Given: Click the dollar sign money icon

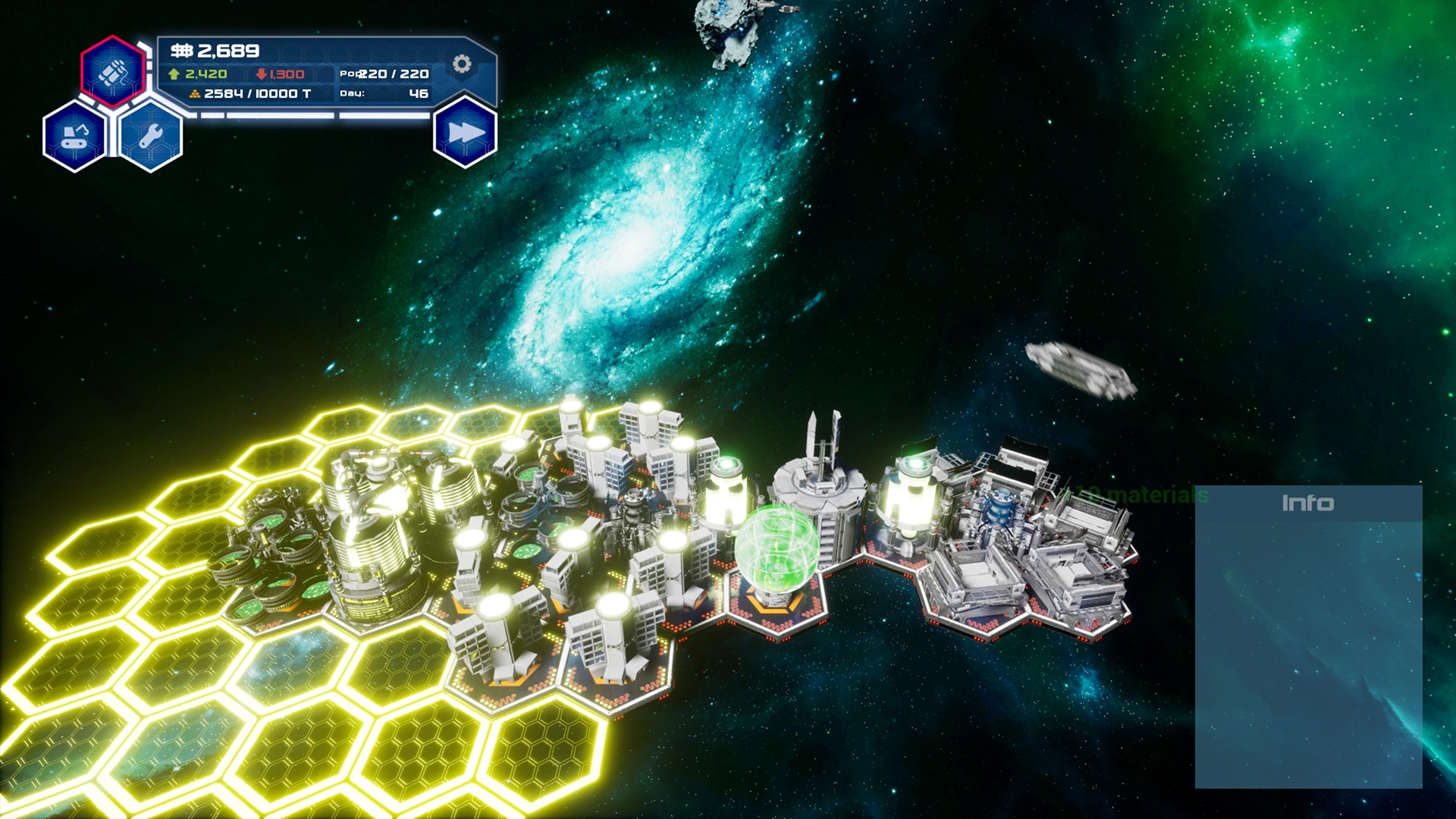Looking at the screenshot, I should [182, 50].
